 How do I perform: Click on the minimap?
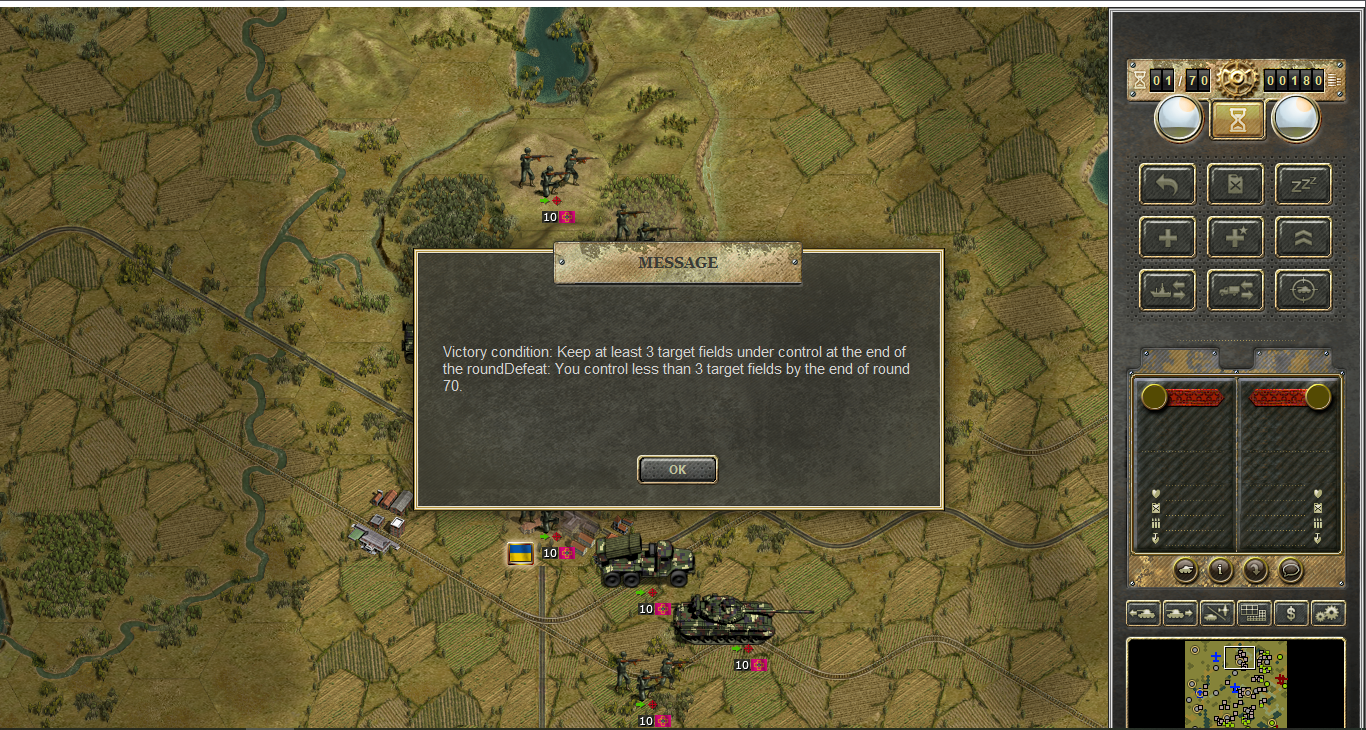(1236, 684)
